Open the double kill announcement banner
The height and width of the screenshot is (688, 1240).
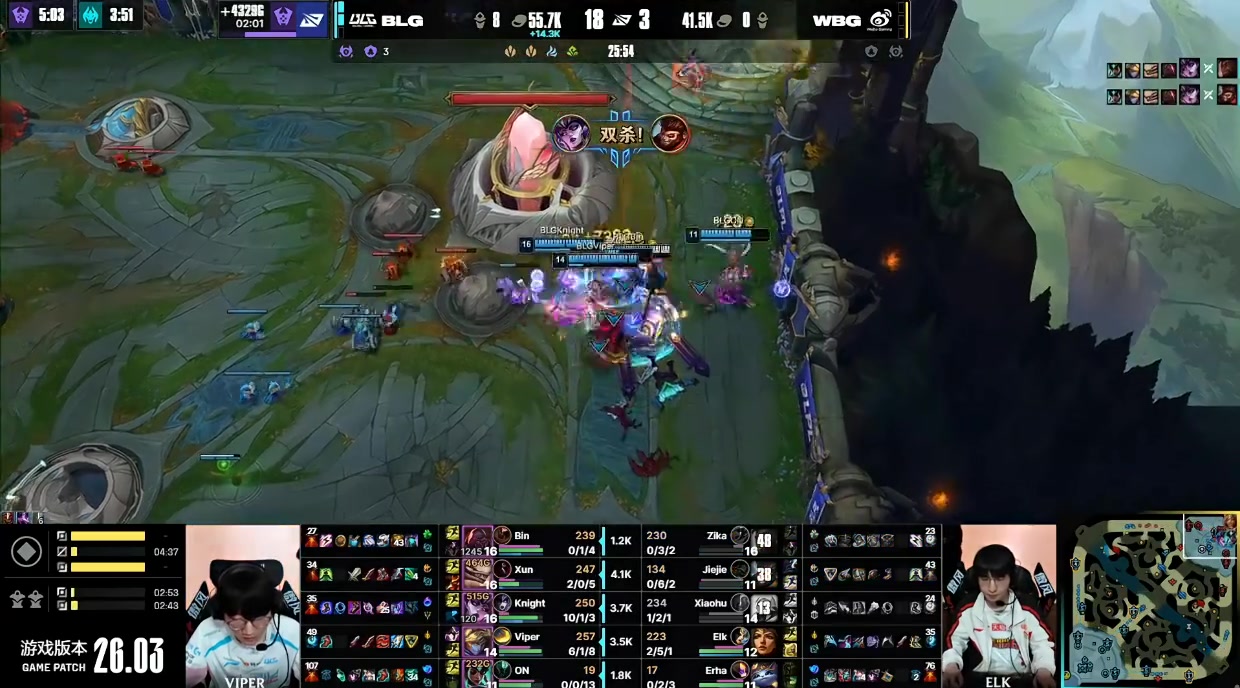point(620,135)
